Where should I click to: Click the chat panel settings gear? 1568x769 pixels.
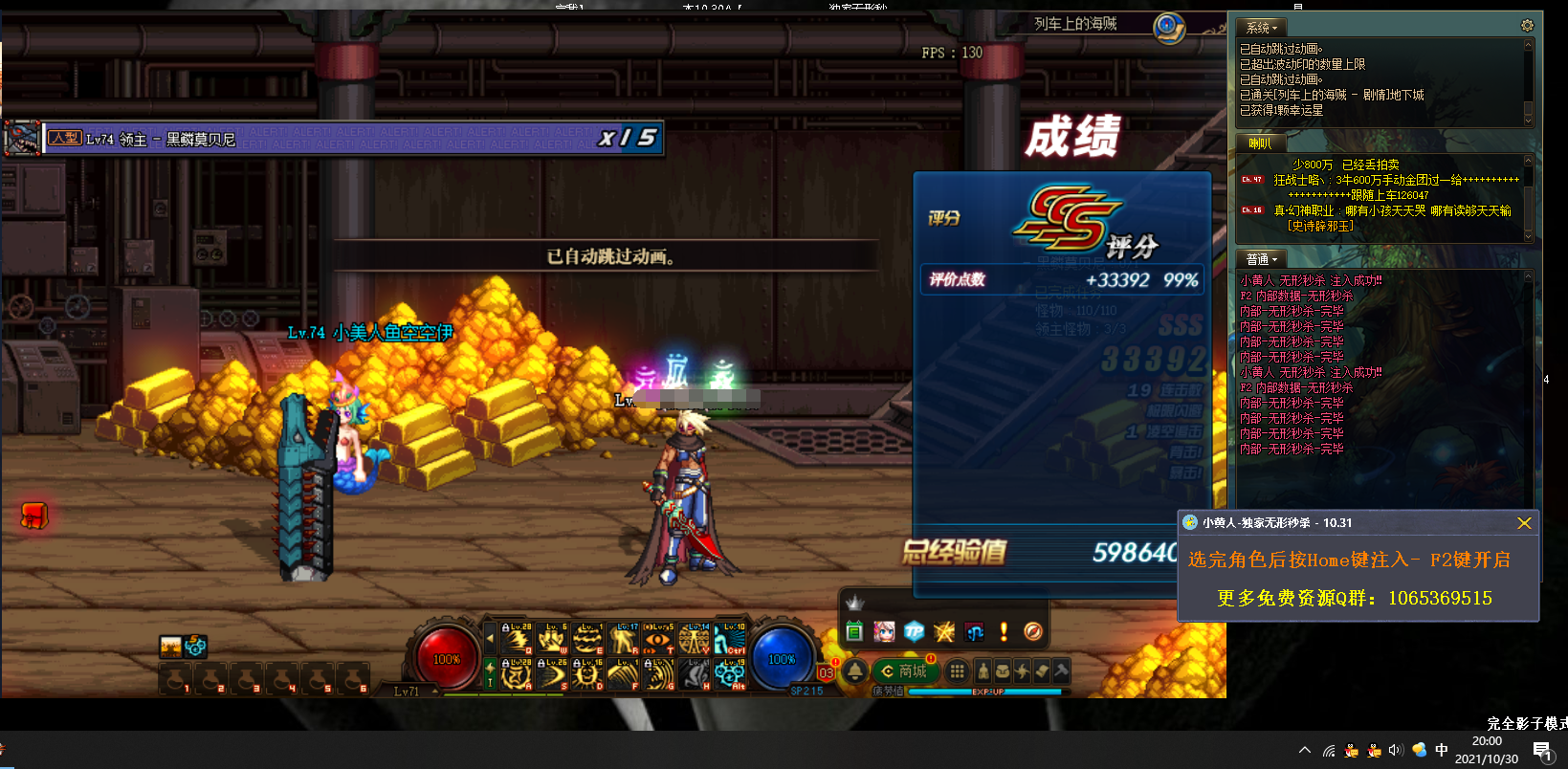[1527, 25]
